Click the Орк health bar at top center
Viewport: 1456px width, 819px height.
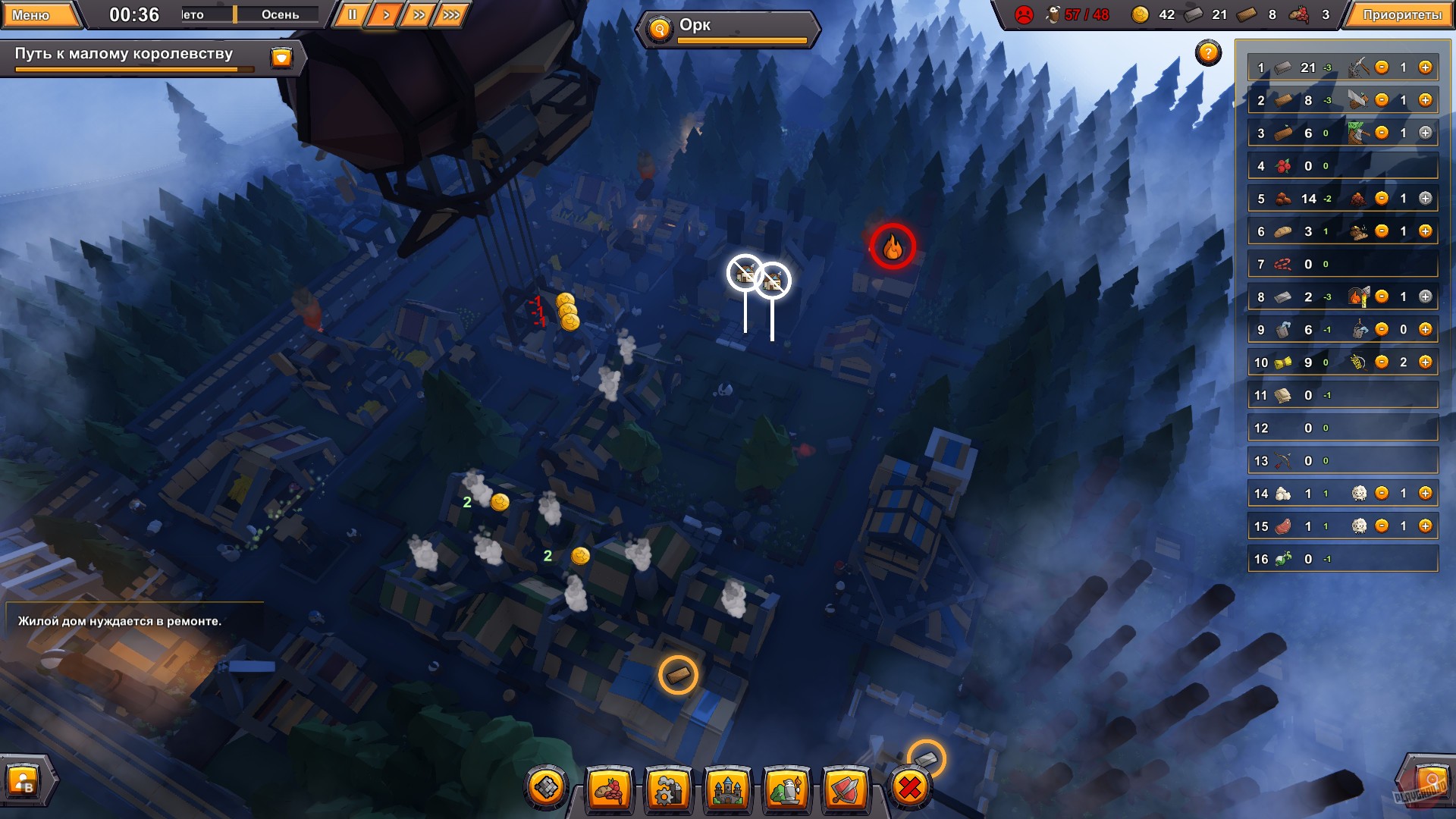(729, 25)
